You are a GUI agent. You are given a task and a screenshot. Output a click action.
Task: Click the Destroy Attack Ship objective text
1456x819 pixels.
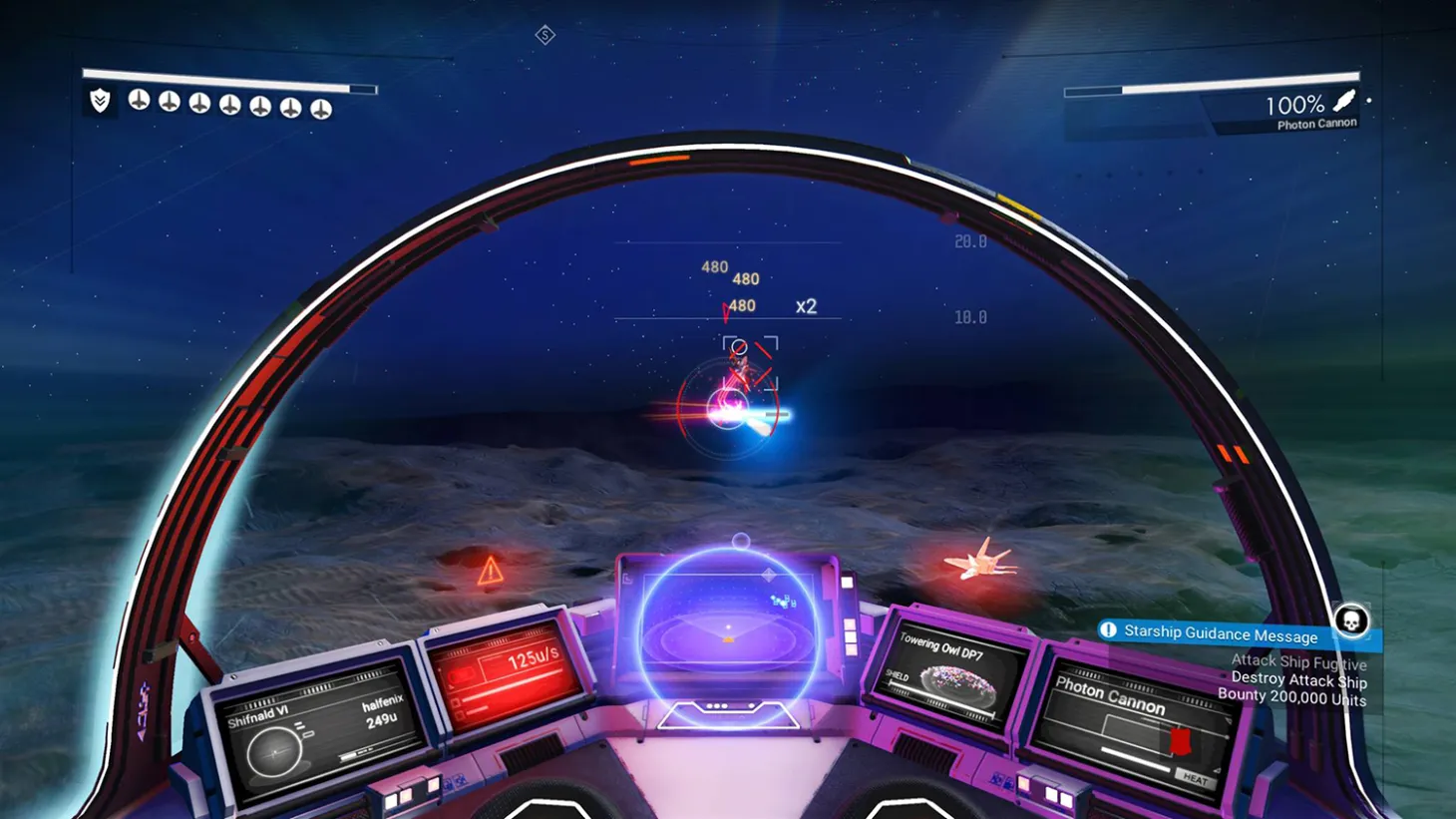1298,681
